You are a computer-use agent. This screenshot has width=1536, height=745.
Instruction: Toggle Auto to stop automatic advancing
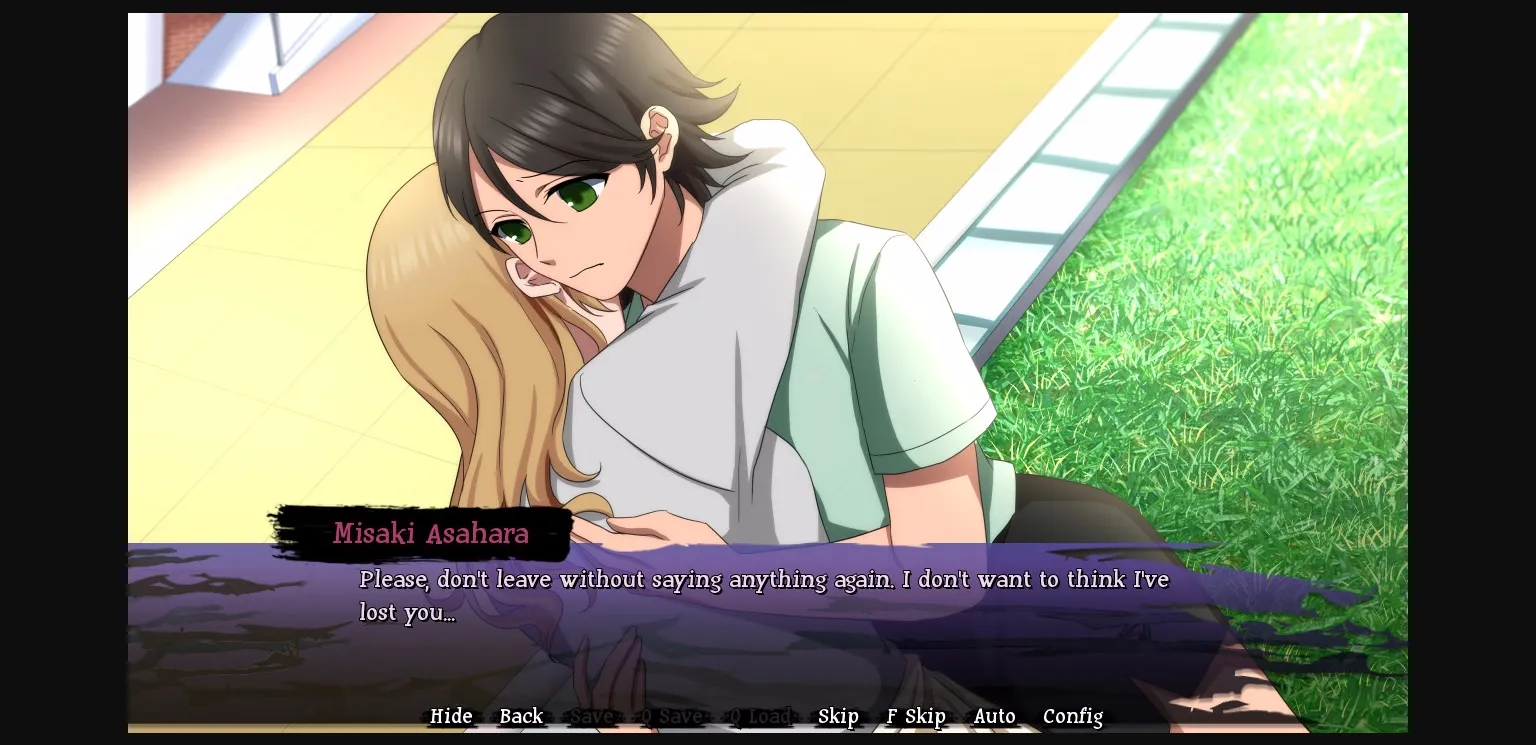coord(994,716)
